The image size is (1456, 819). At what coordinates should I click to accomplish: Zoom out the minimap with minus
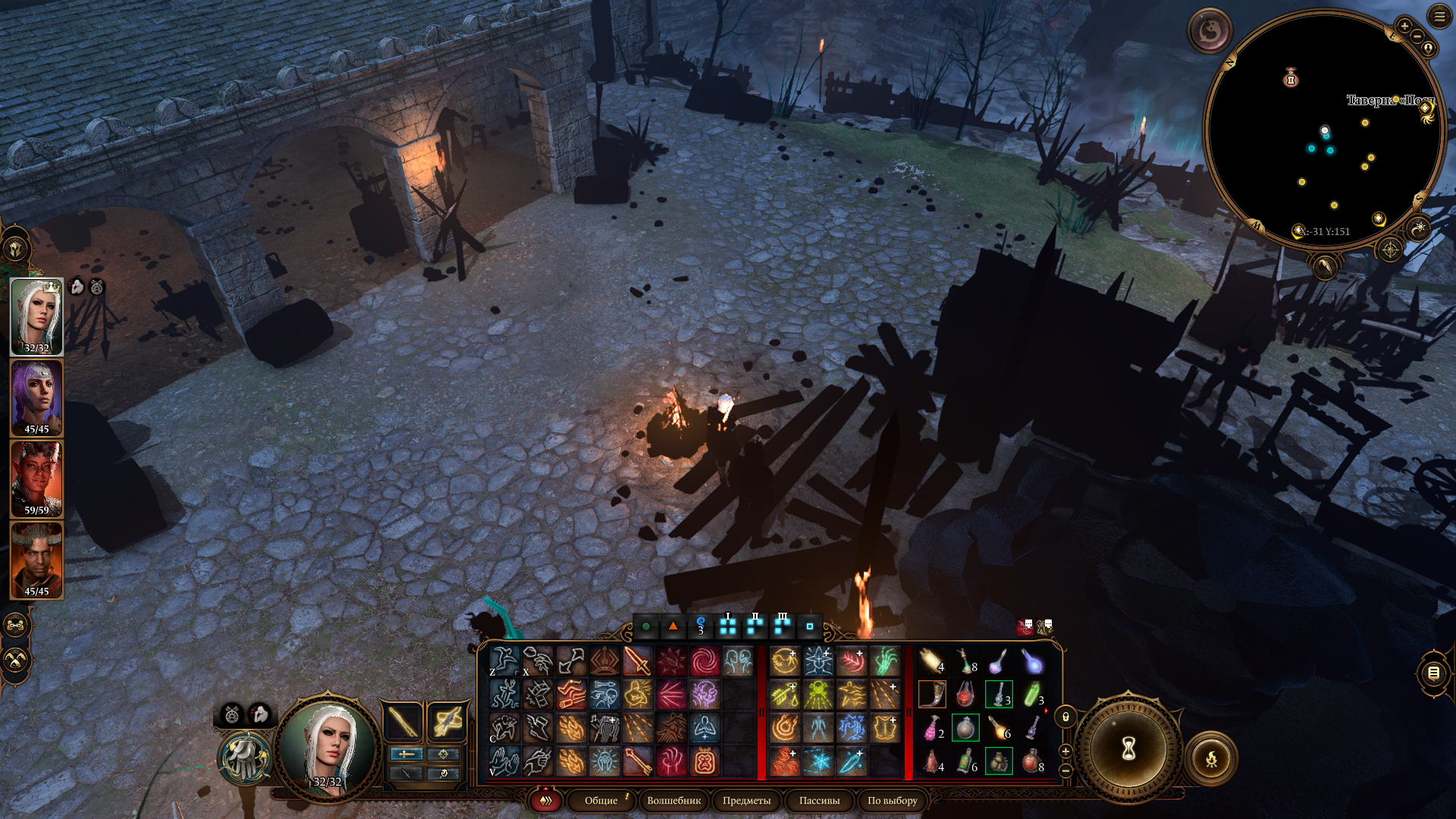pos(1417,36)
